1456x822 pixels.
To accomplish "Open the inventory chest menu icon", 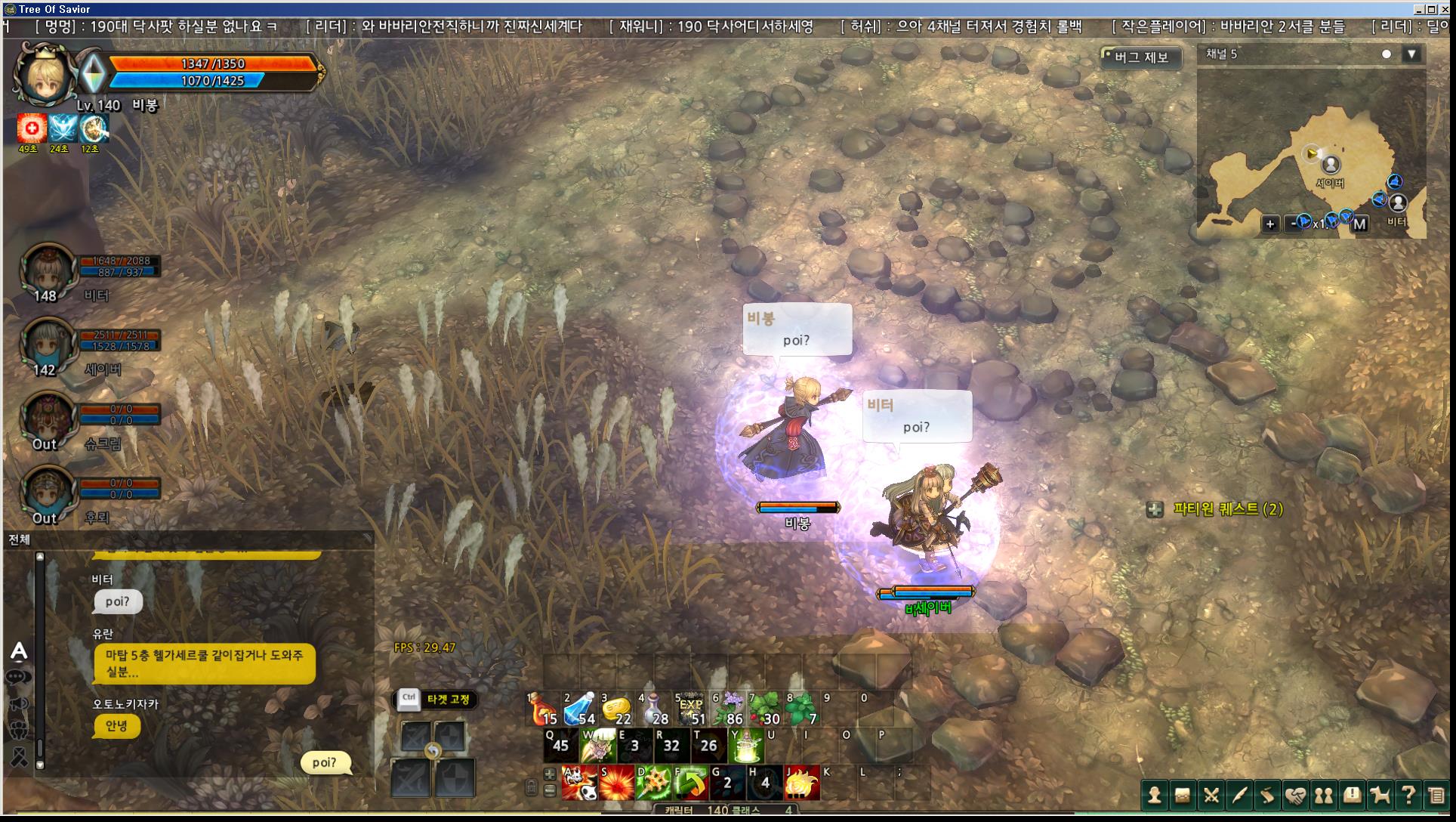I will [1183, 795].
